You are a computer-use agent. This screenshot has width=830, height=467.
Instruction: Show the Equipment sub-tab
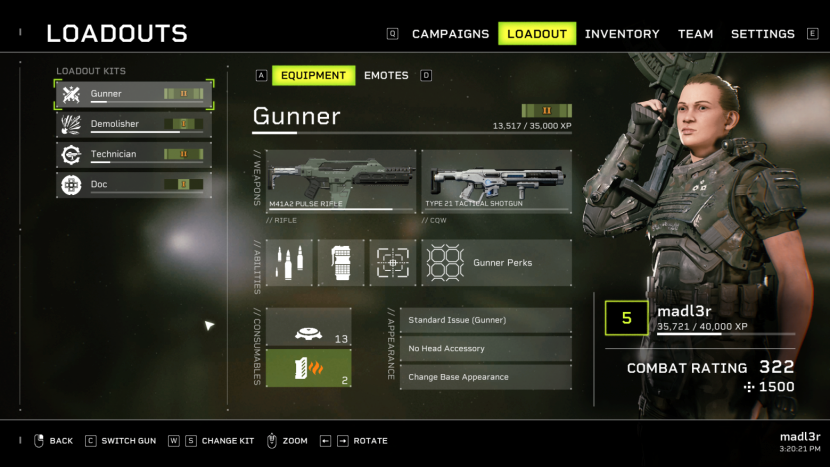(313, 75)
